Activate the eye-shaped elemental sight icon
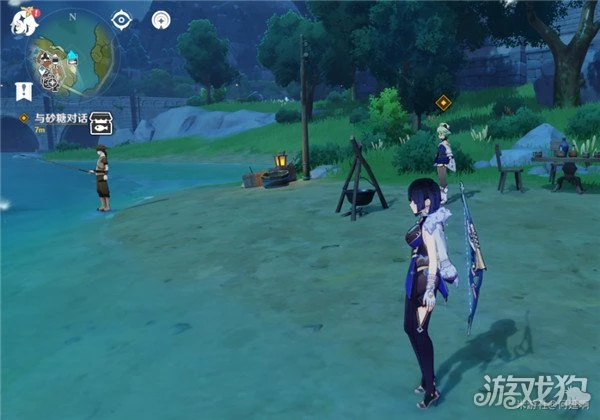Screen dimensions: 600x420 tap(122, 19)
